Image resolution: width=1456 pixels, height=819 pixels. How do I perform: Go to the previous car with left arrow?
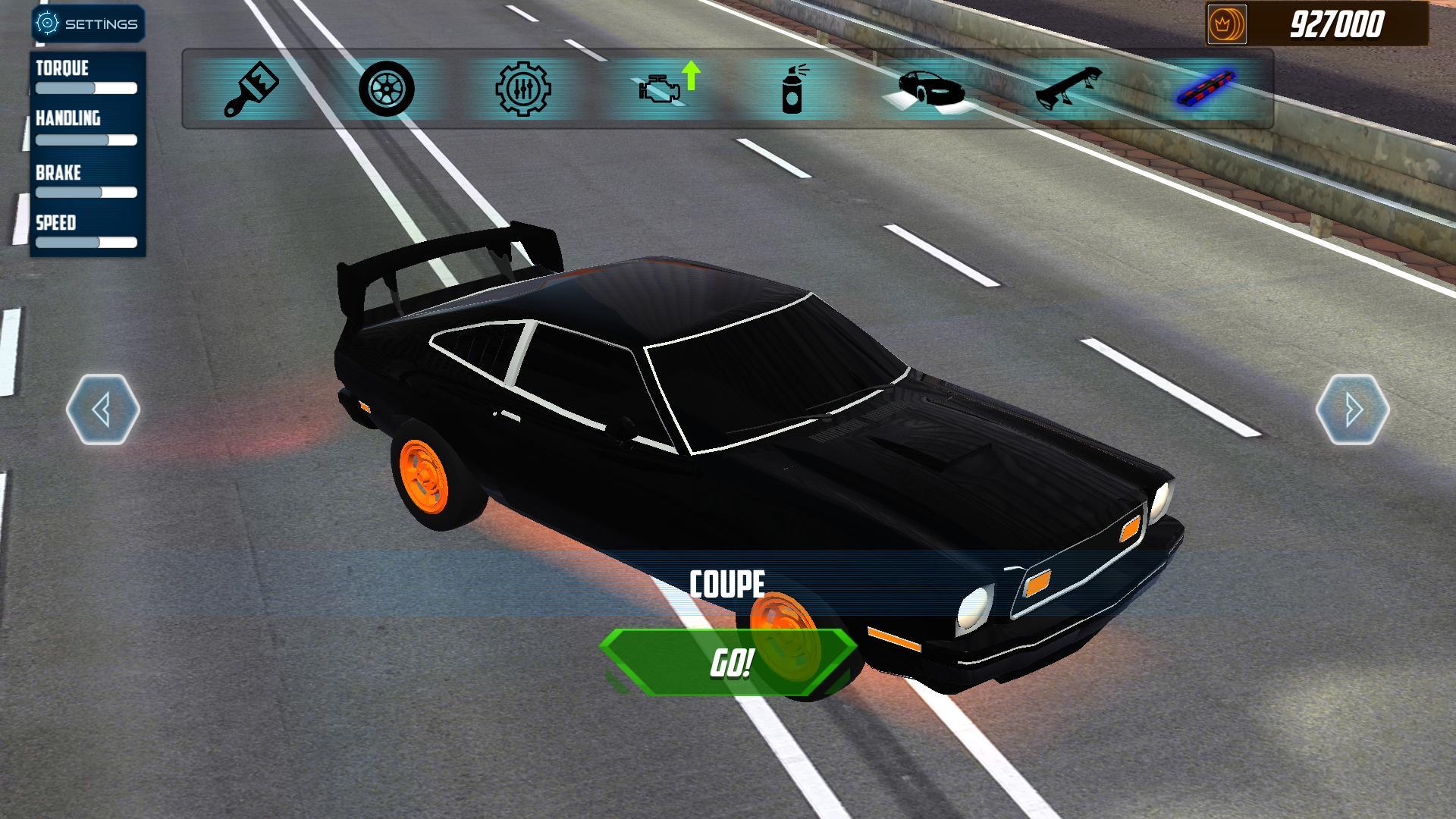(103, 409)
